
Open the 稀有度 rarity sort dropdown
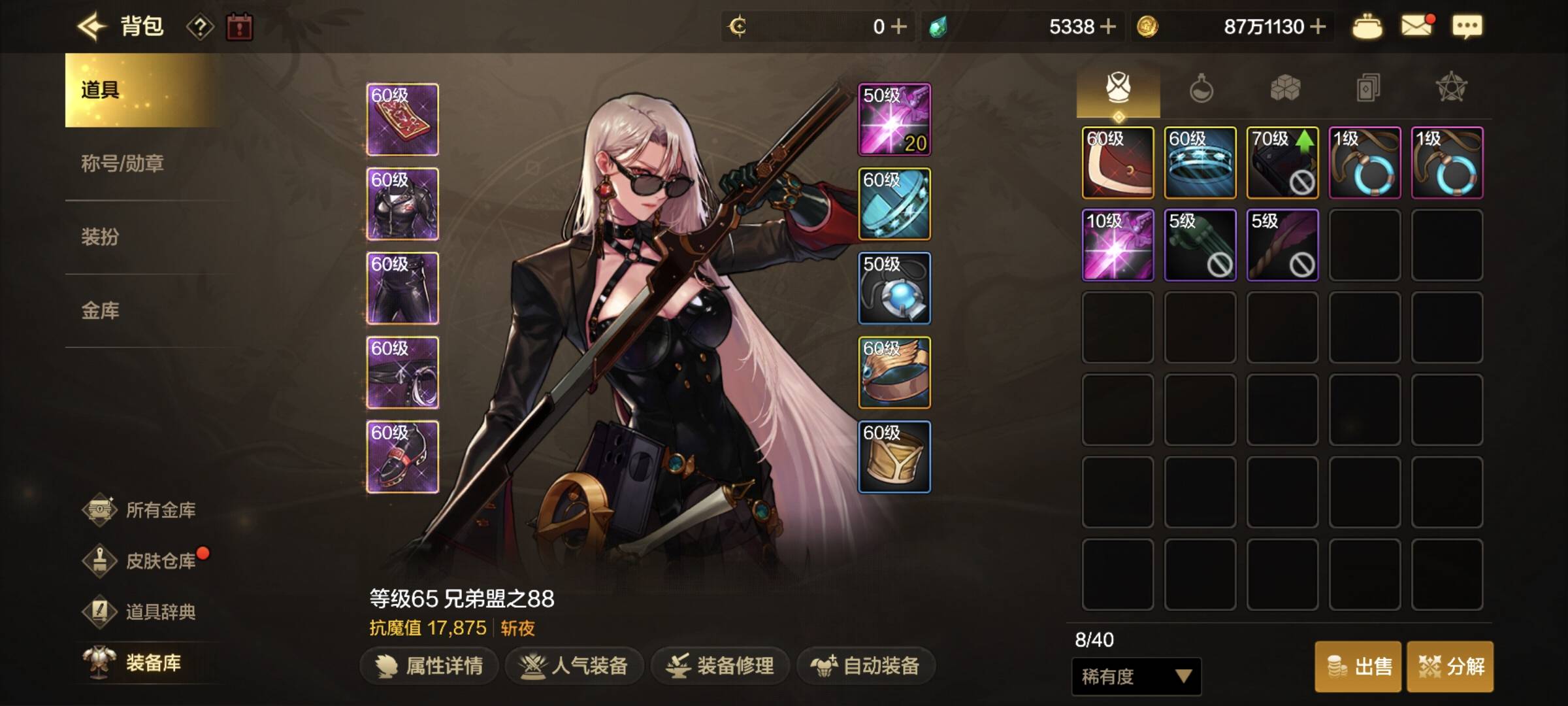(1136, 676)
